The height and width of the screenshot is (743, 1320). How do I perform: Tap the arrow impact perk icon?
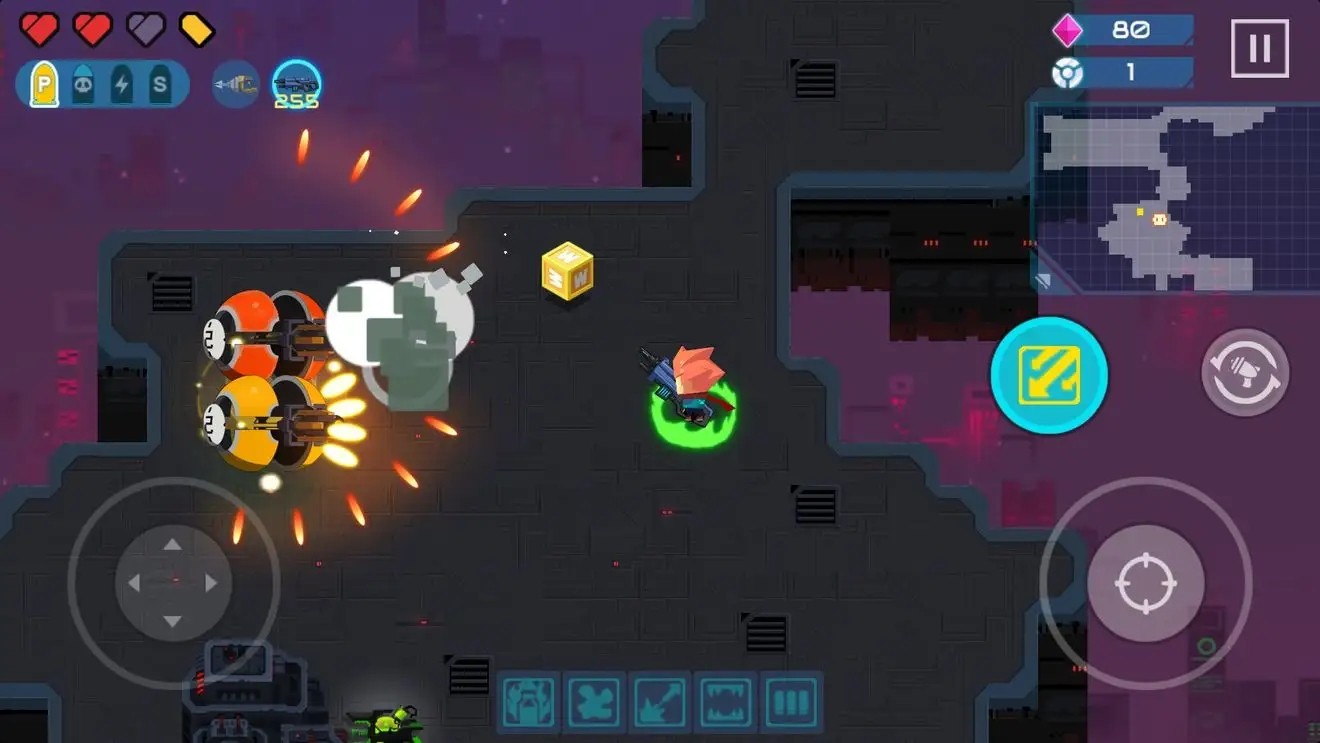(x=660, y=703)
